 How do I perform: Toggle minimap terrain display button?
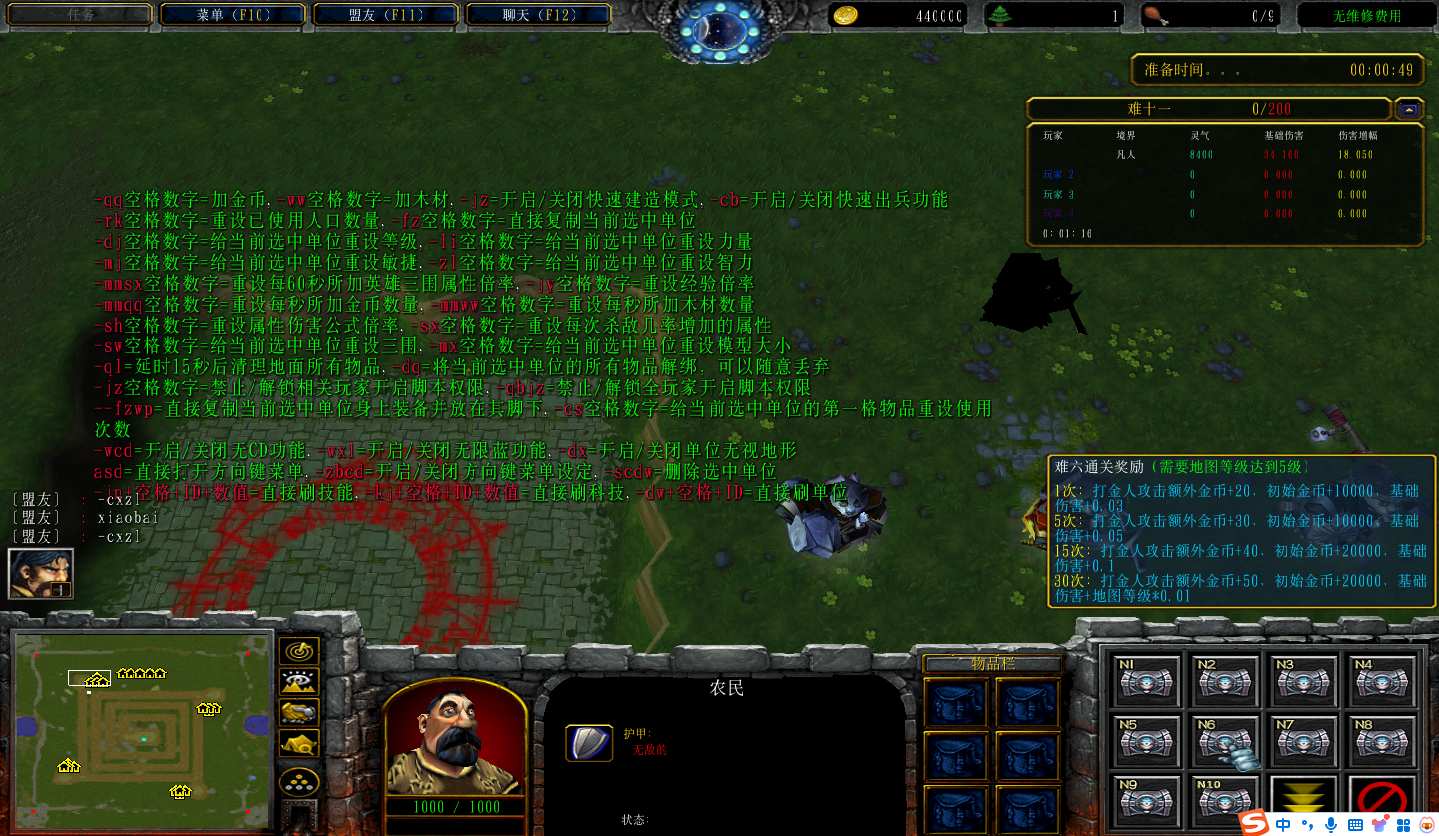pyautogui.click(x=298, y=682)
